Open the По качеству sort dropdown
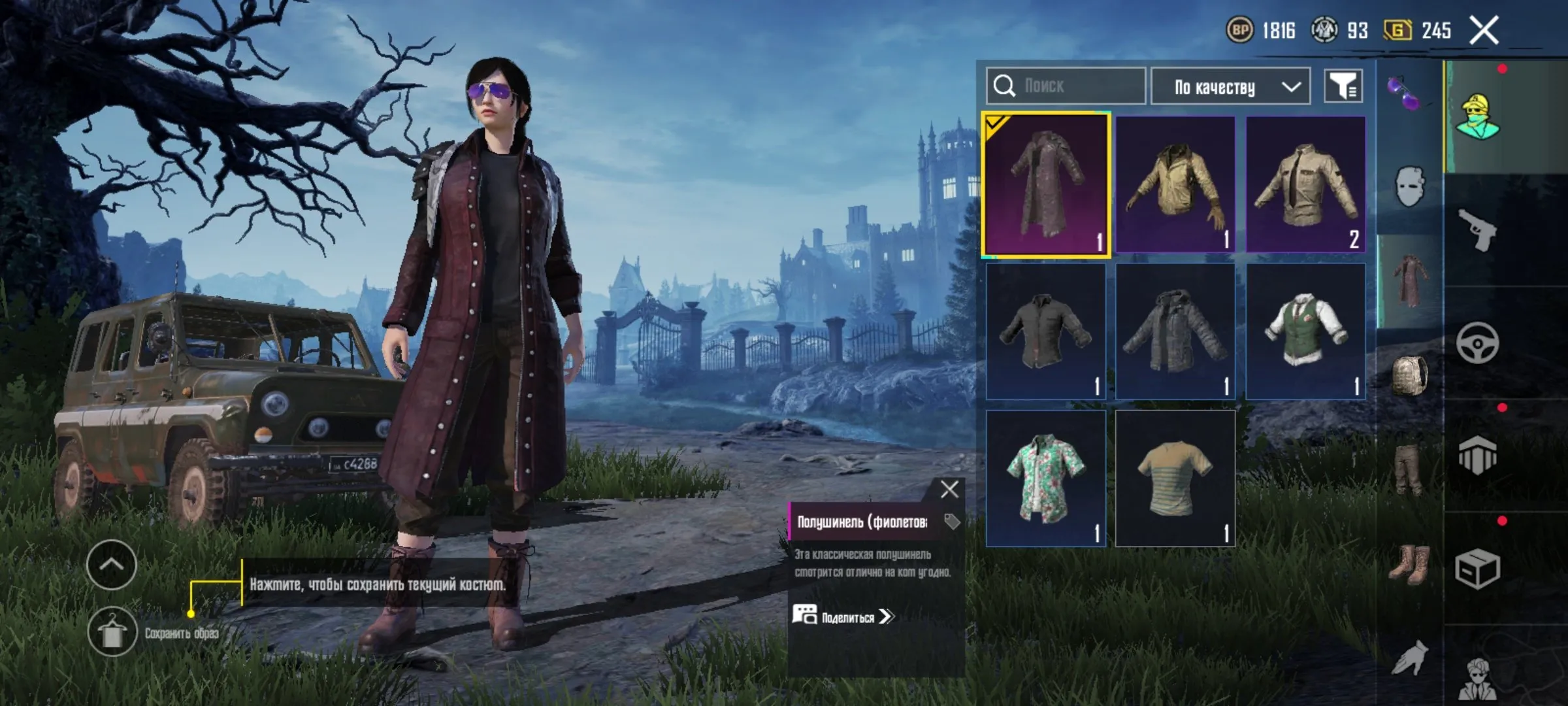The height and width of the screenshot is (706, 1568). [x=1230, y=86]
